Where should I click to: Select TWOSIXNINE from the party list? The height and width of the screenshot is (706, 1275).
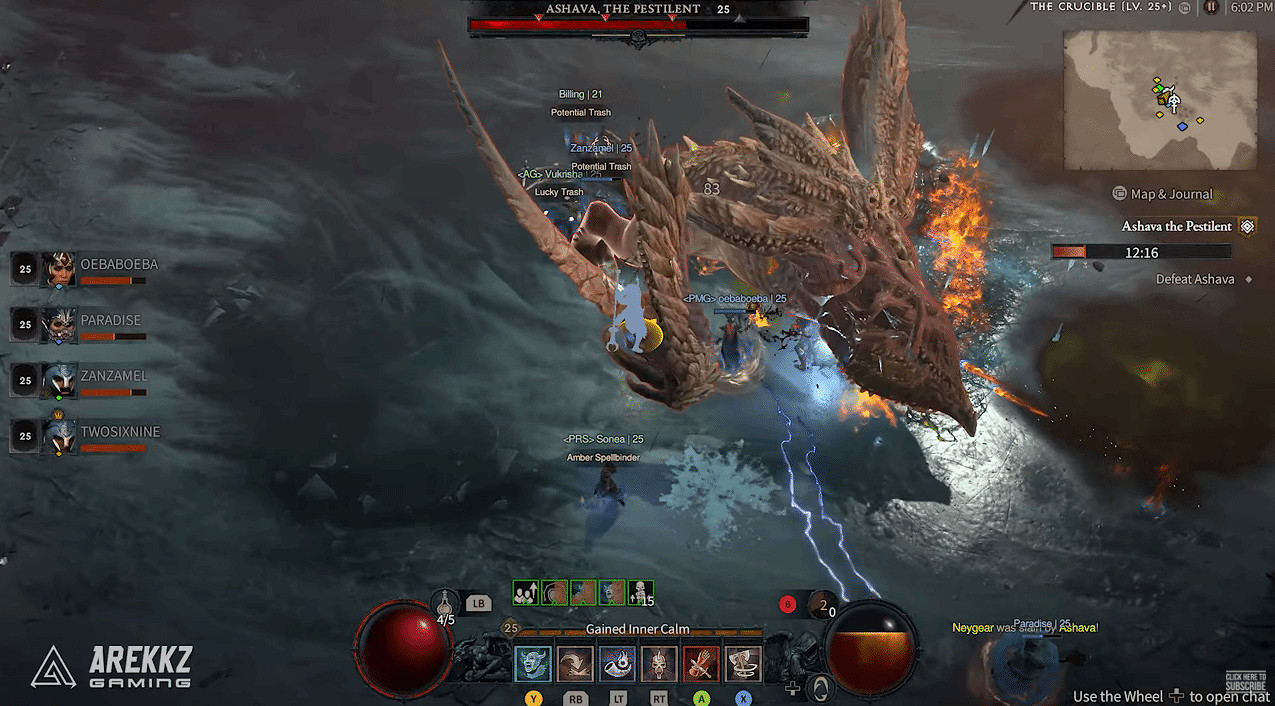point(58,436)
